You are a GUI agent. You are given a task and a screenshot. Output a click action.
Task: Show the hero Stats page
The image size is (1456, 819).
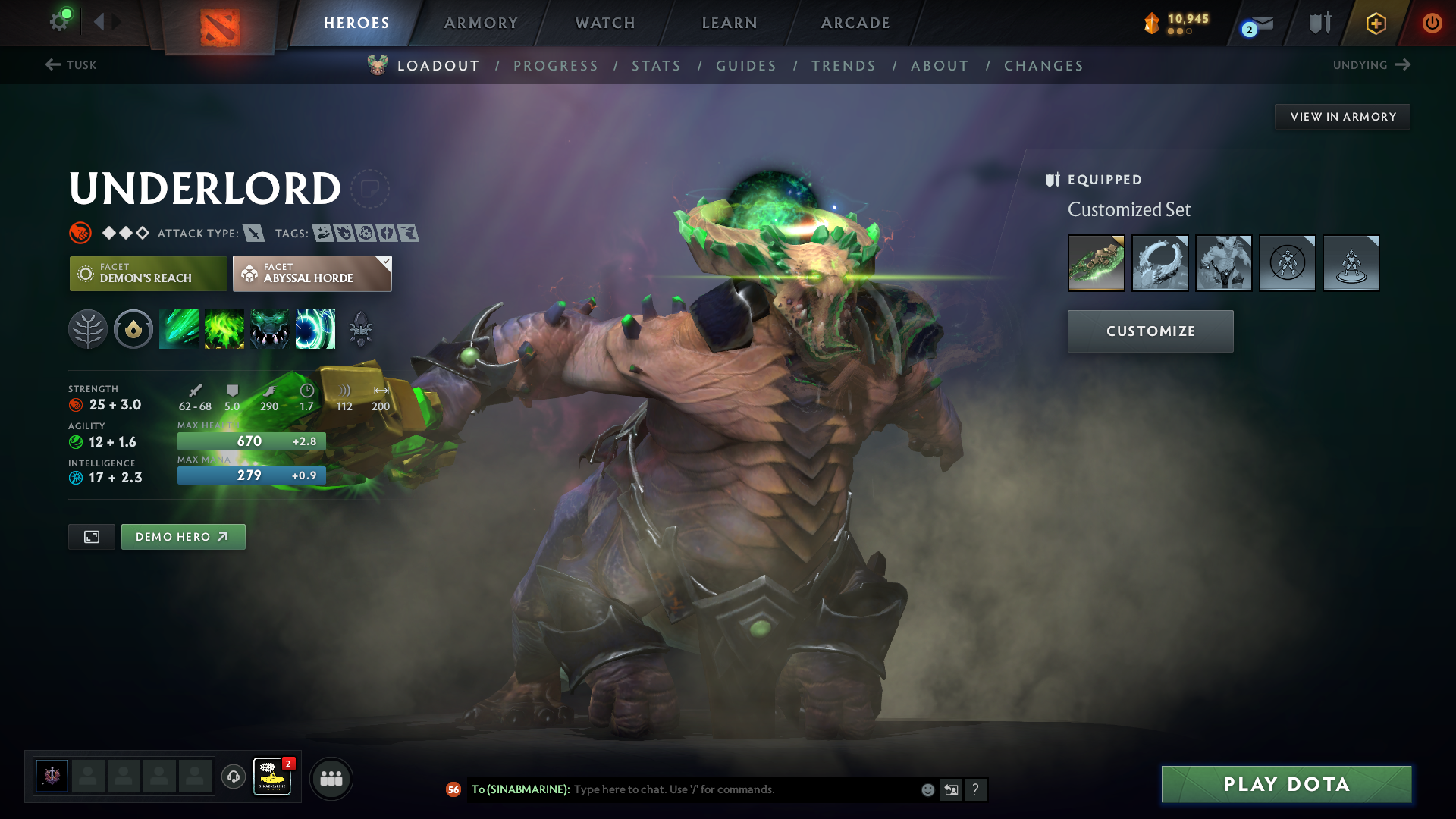coord(656,66)
